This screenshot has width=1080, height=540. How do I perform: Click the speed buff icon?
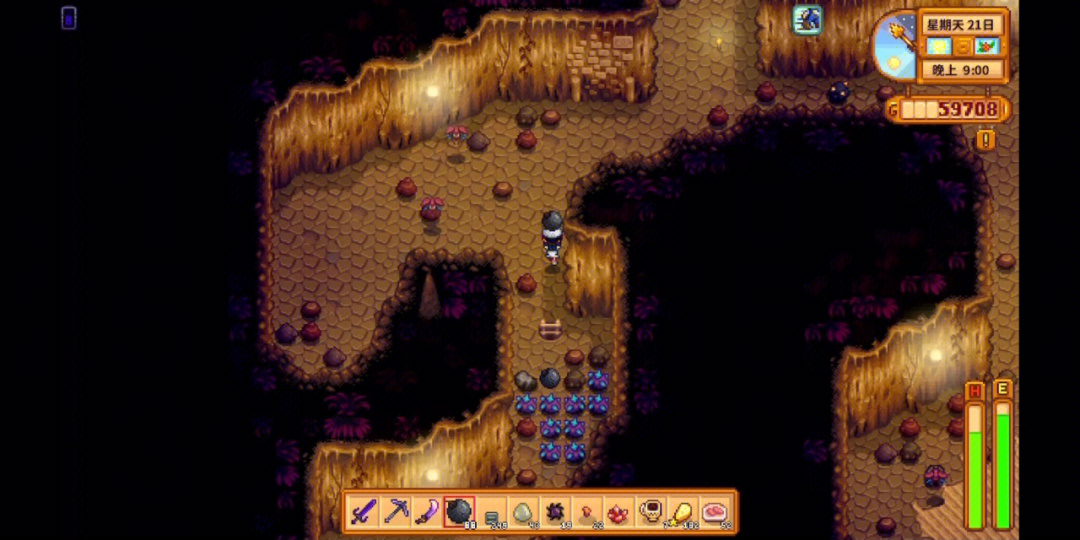(x=807, y=19)
